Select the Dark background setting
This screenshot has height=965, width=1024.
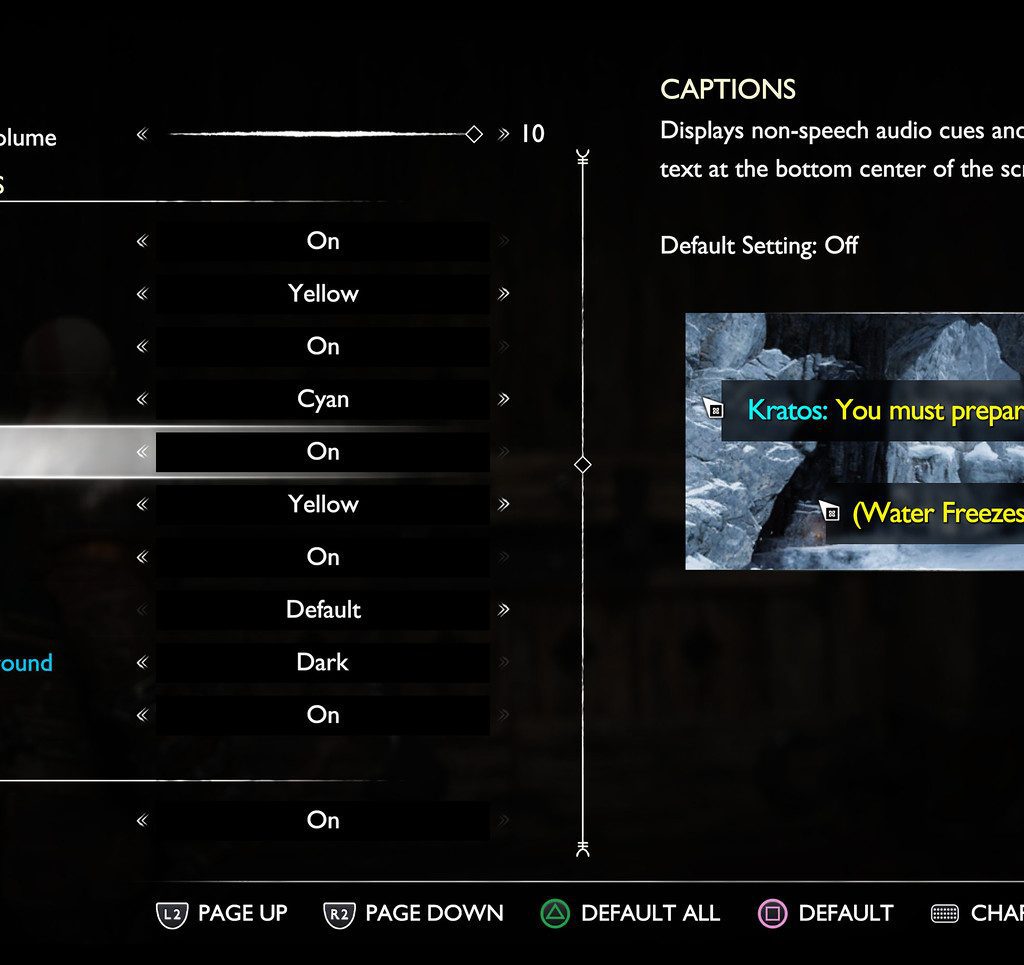coord(323,662)
